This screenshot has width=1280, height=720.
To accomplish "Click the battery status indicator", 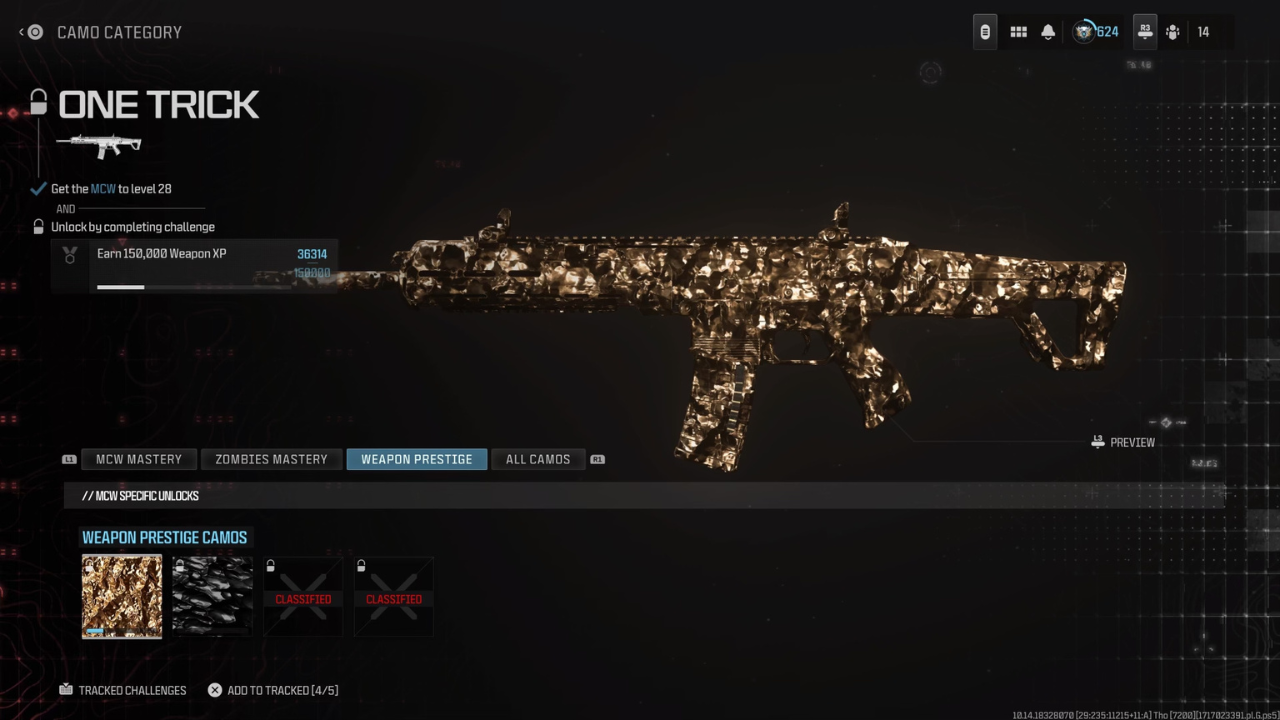I will click(984, 31).
